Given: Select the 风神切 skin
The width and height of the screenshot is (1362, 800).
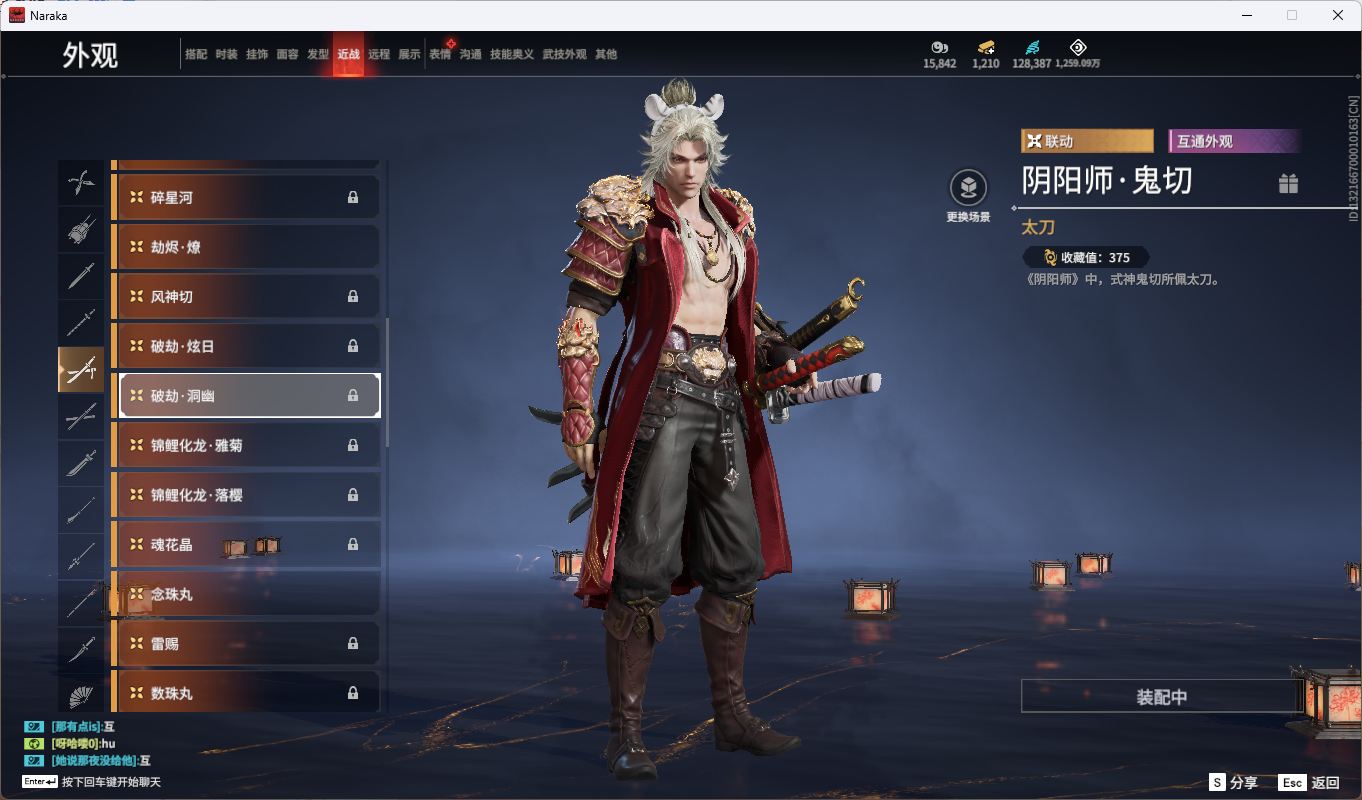Looking at the screenshot, I should (x=246, y=297).
